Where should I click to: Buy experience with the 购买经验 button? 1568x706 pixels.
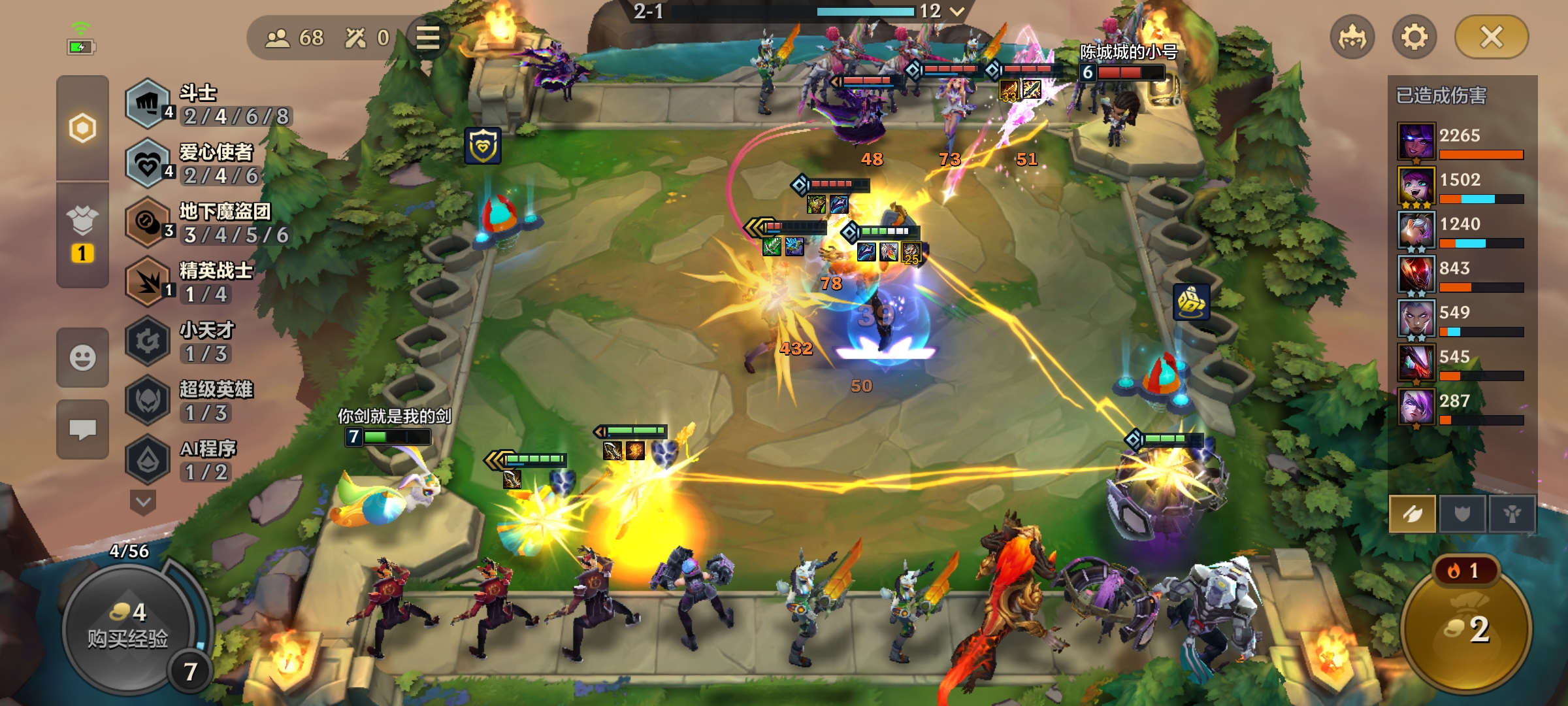(x=128, y=628)
